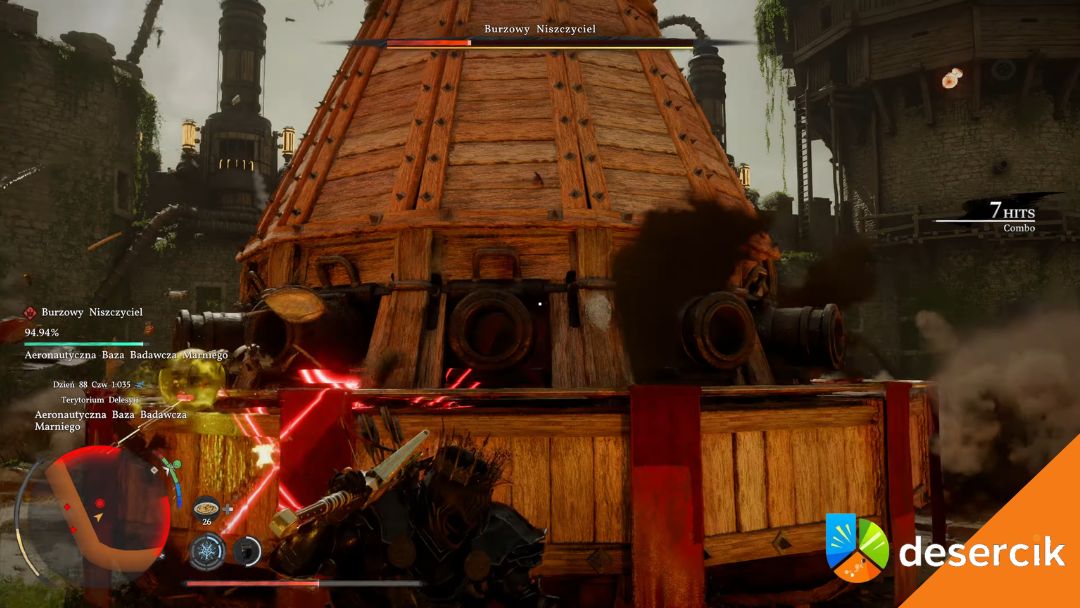
Task: Activate the snowflake skill icon
Action: pos(209,550)
